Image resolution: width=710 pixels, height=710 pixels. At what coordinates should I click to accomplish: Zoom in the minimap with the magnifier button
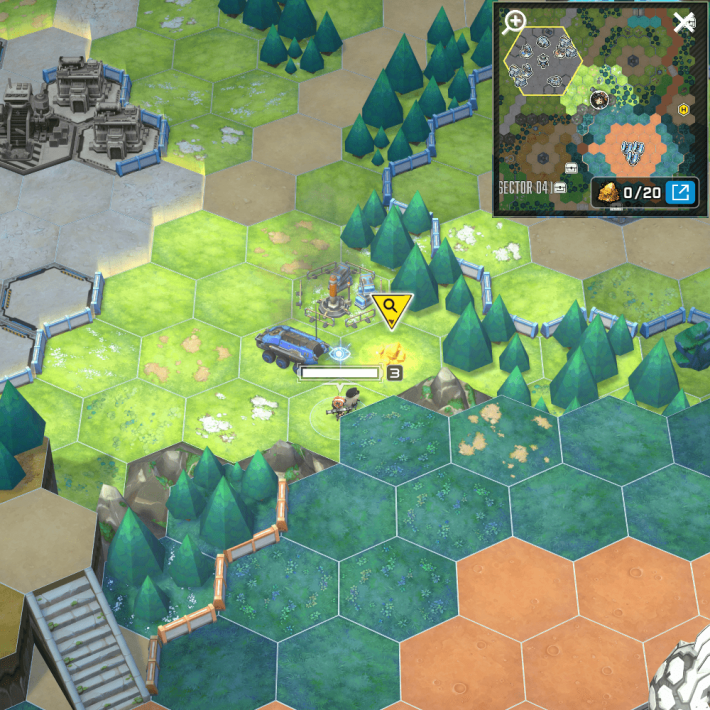[515, 21]
